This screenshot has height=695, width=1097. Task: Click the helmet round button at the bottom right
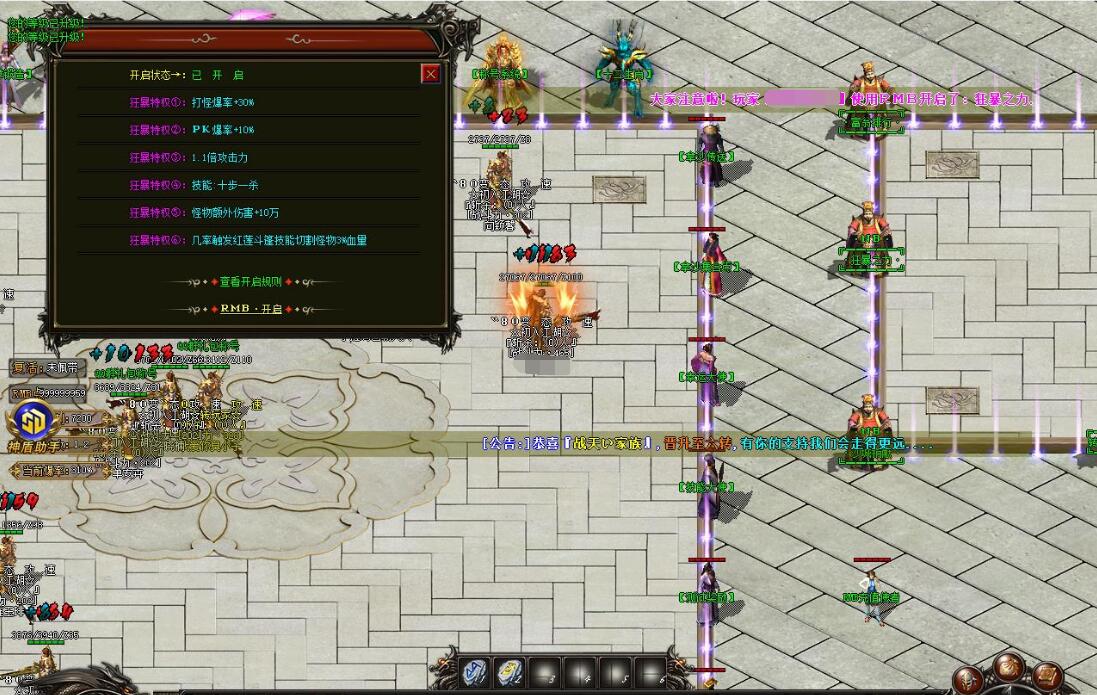(x=969, y=679)
